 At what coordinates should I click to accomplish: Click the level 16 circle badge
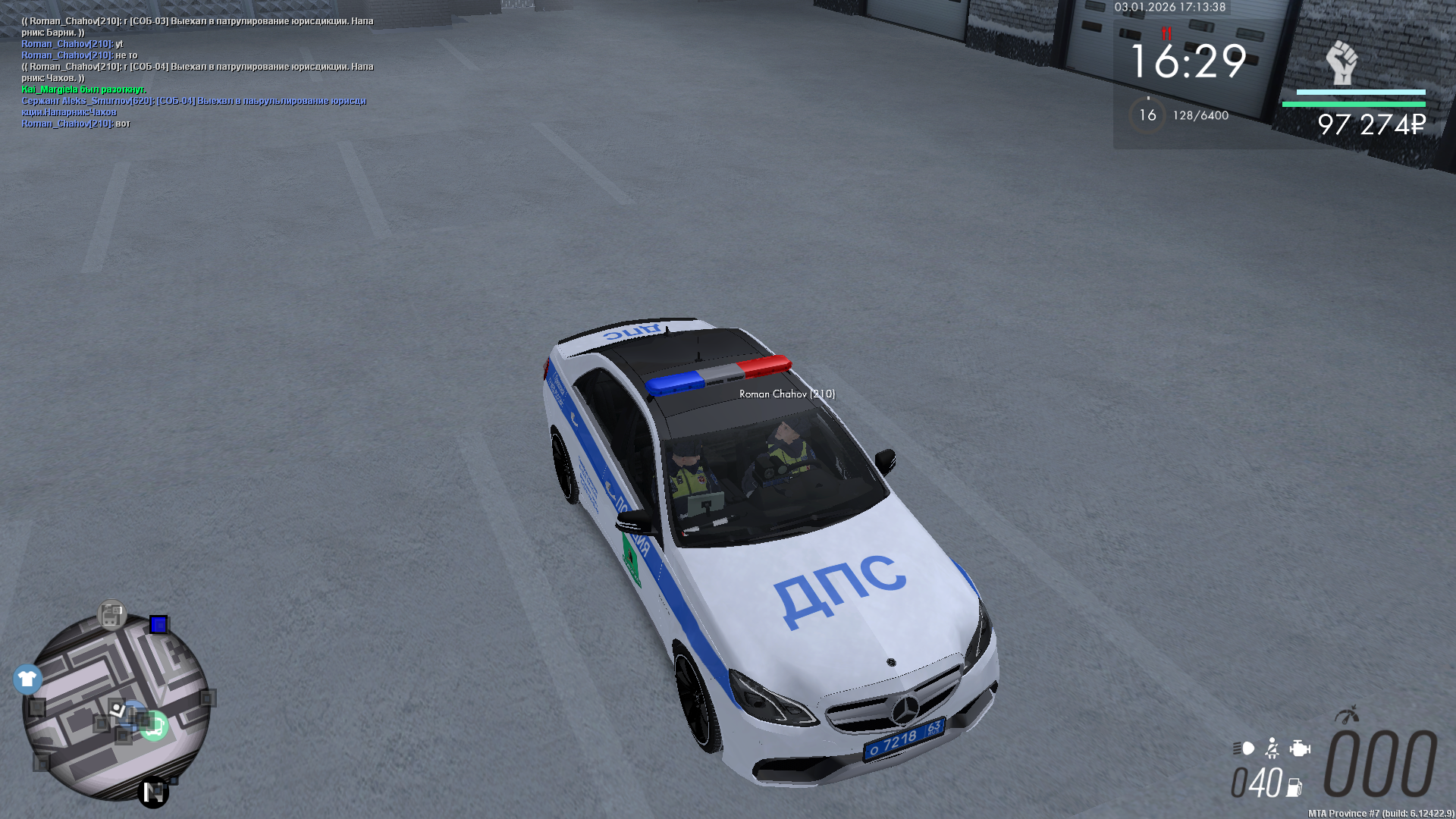[x=1147, y=115]
